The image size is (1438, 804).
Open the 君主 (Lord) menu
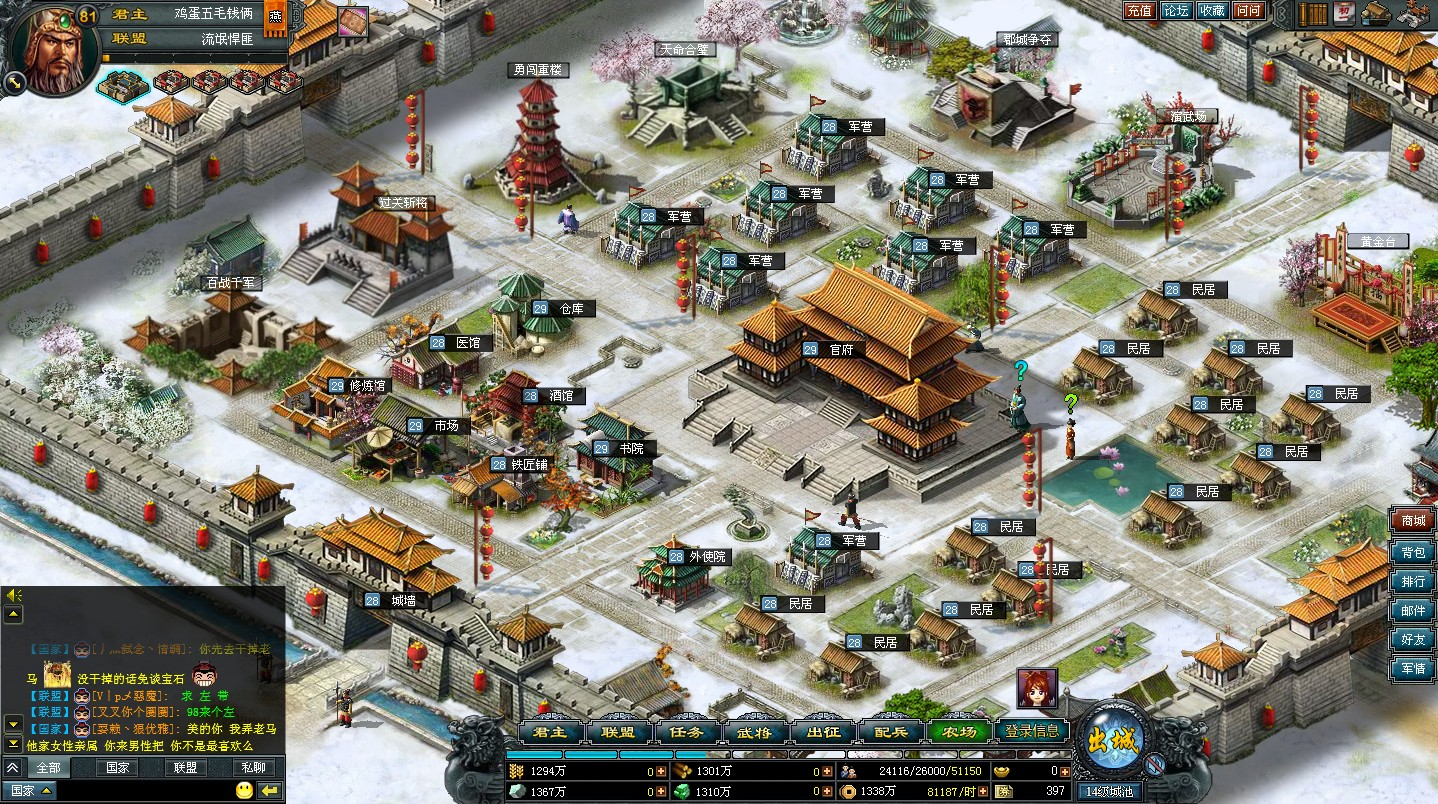pos(551,732)
